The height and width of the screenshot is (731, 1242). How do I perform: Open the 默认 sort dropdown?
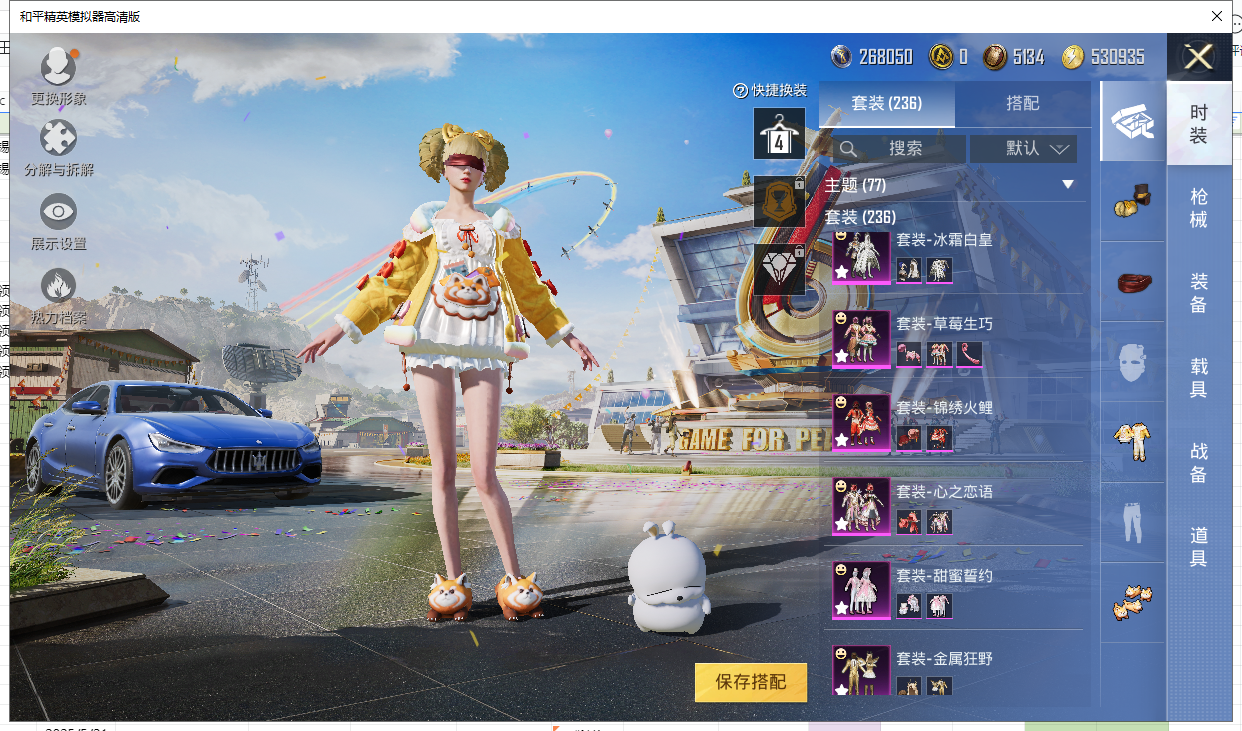click(1023, 149)
